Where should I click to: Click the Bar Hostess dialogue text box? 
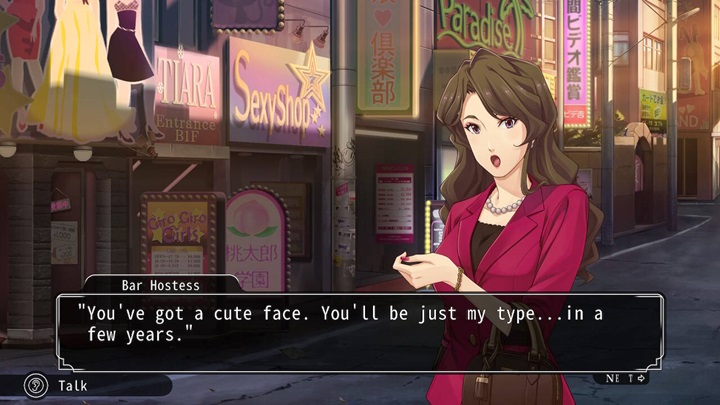(x=360, y=329)
